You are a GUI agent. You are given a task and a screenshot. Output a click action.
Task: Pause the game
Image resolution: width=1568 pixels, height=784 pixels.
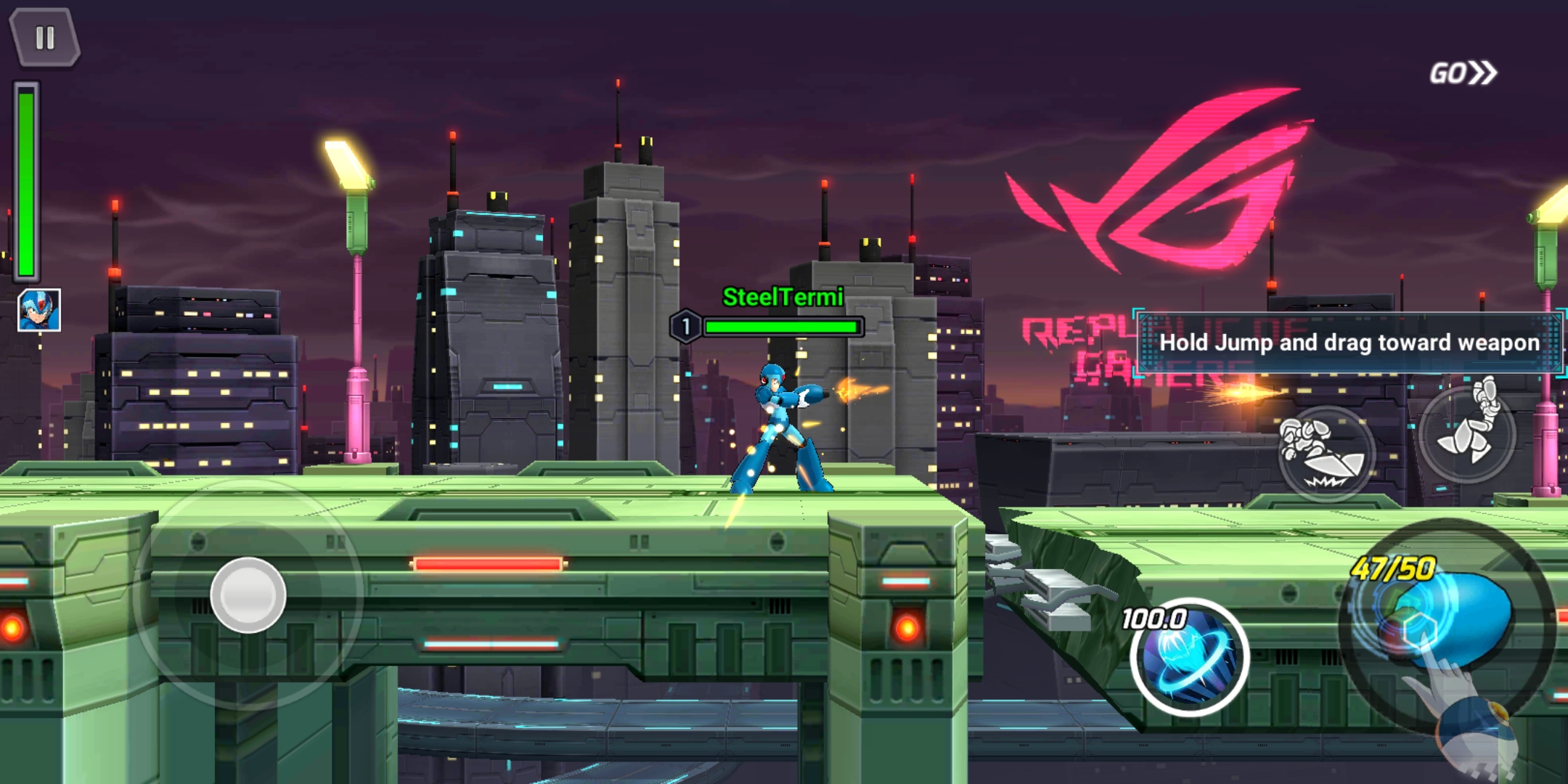pyautogui.click(x=44, y=38)
